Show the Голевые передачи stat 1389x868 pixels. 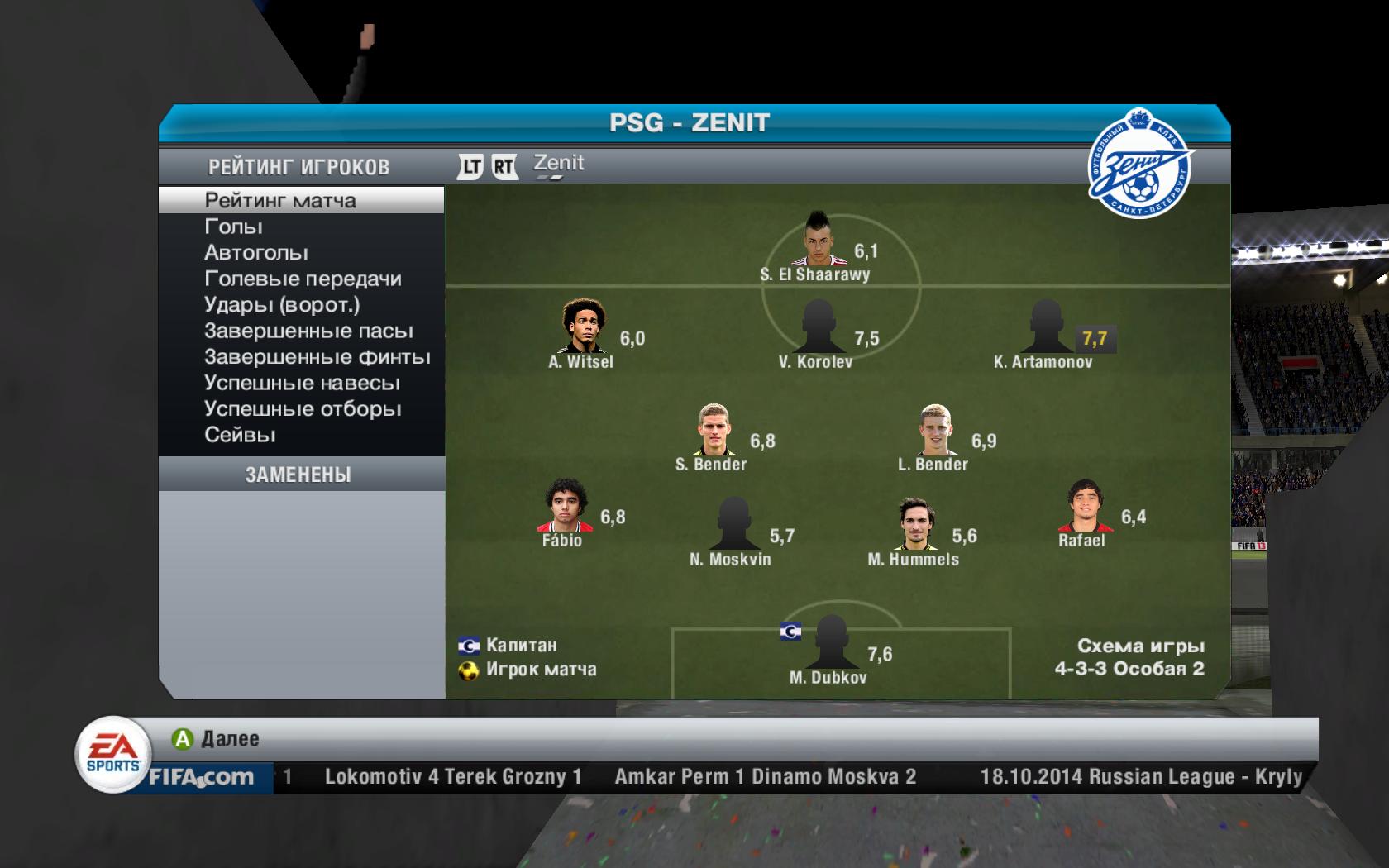pyautogui.click(x=303, y=279)
